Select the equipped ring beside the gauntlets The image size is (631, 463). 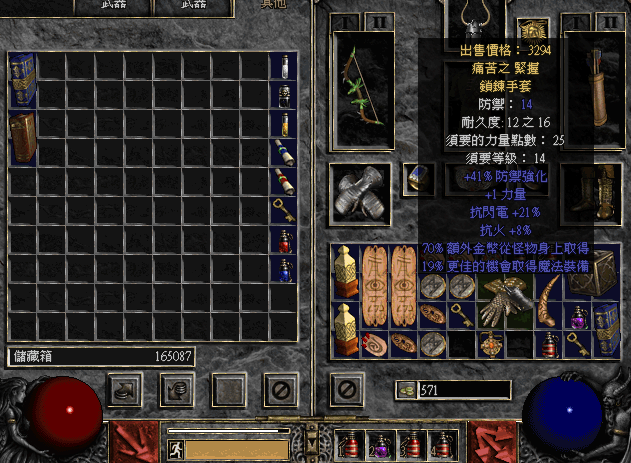tap(417, 178)
